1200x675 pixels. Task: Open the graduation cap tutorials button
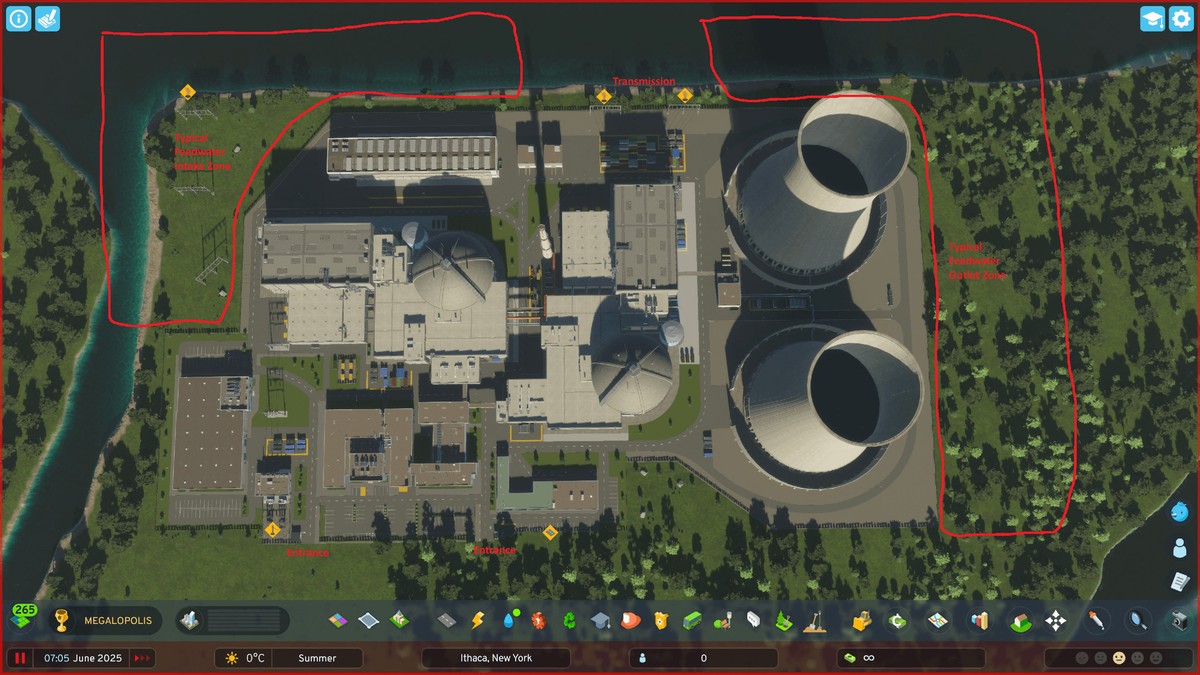click(x=1152, y=19)
